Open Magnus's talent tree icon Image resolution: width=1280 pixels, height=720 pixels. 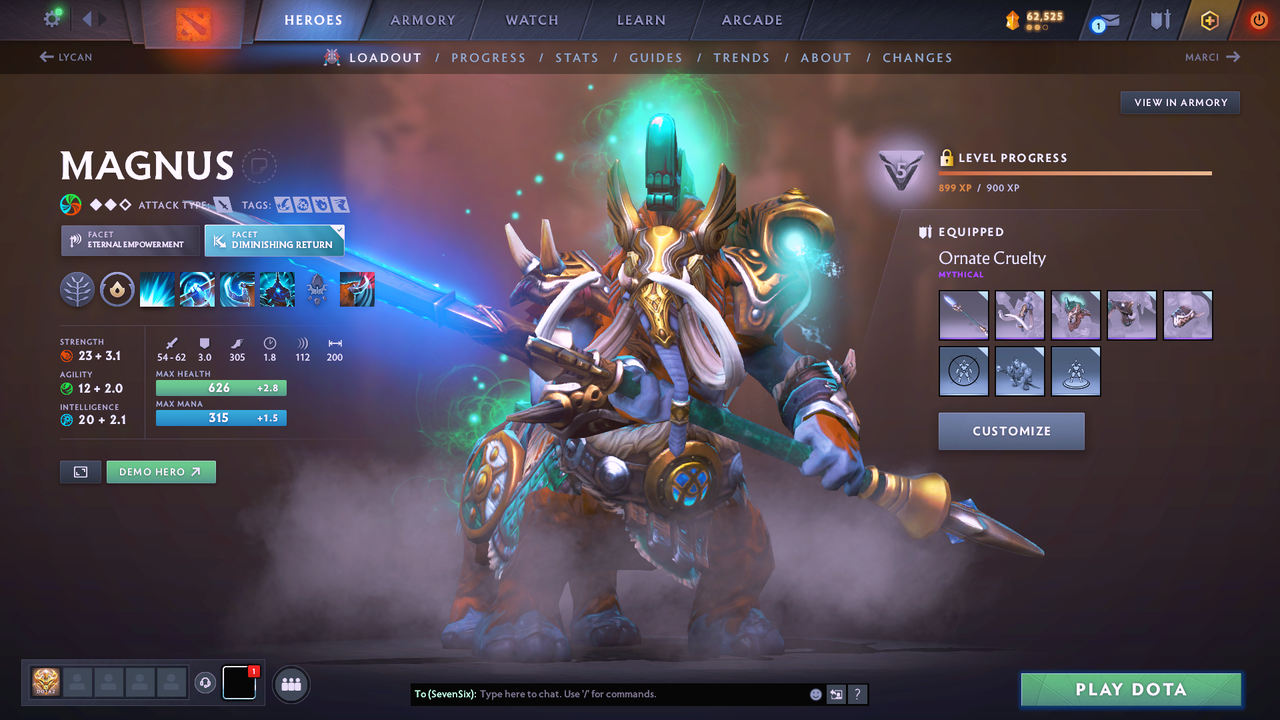tap(77, 290)
